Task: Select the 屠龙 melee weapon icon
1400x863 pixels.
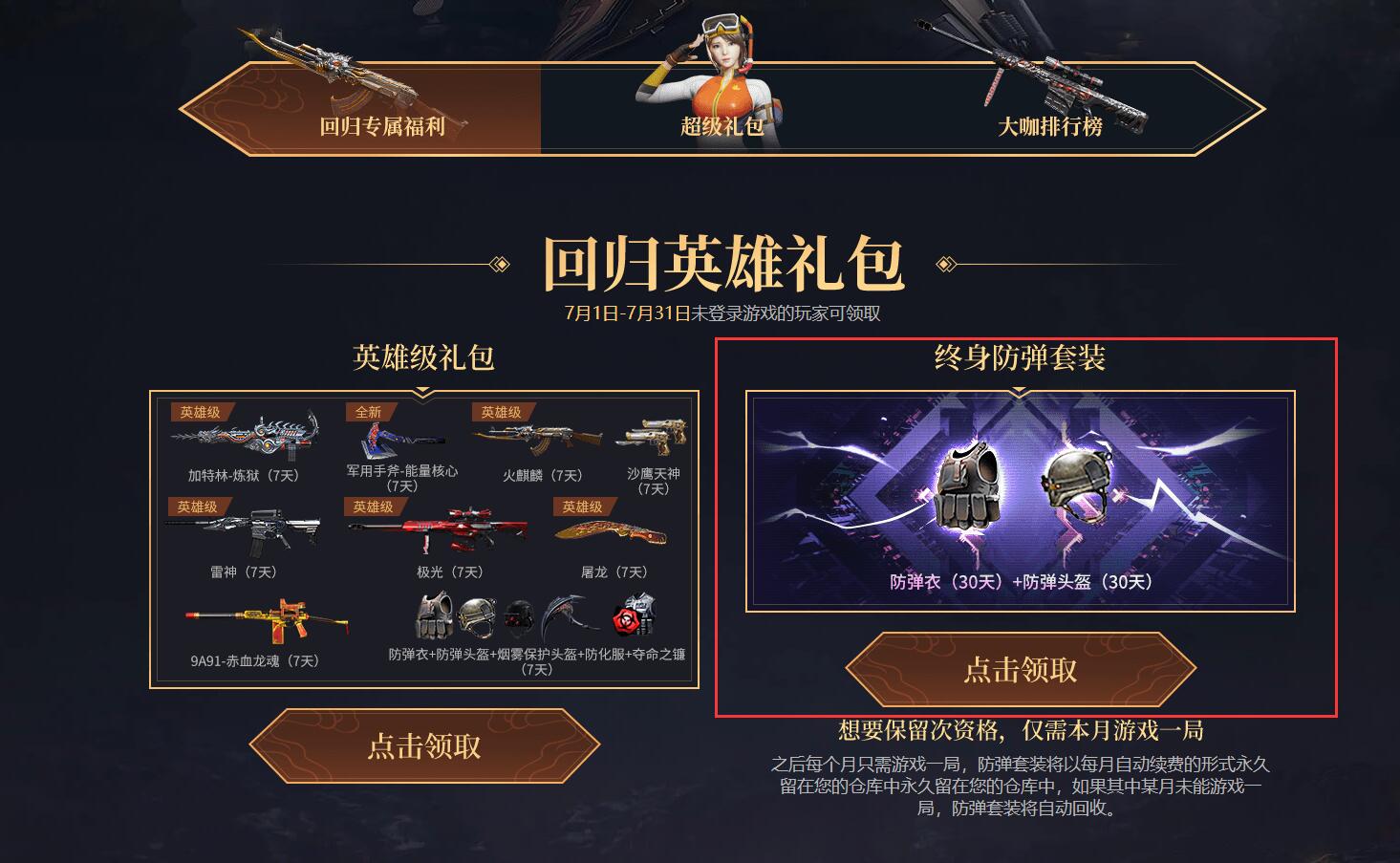Action: tap(612, 531)
